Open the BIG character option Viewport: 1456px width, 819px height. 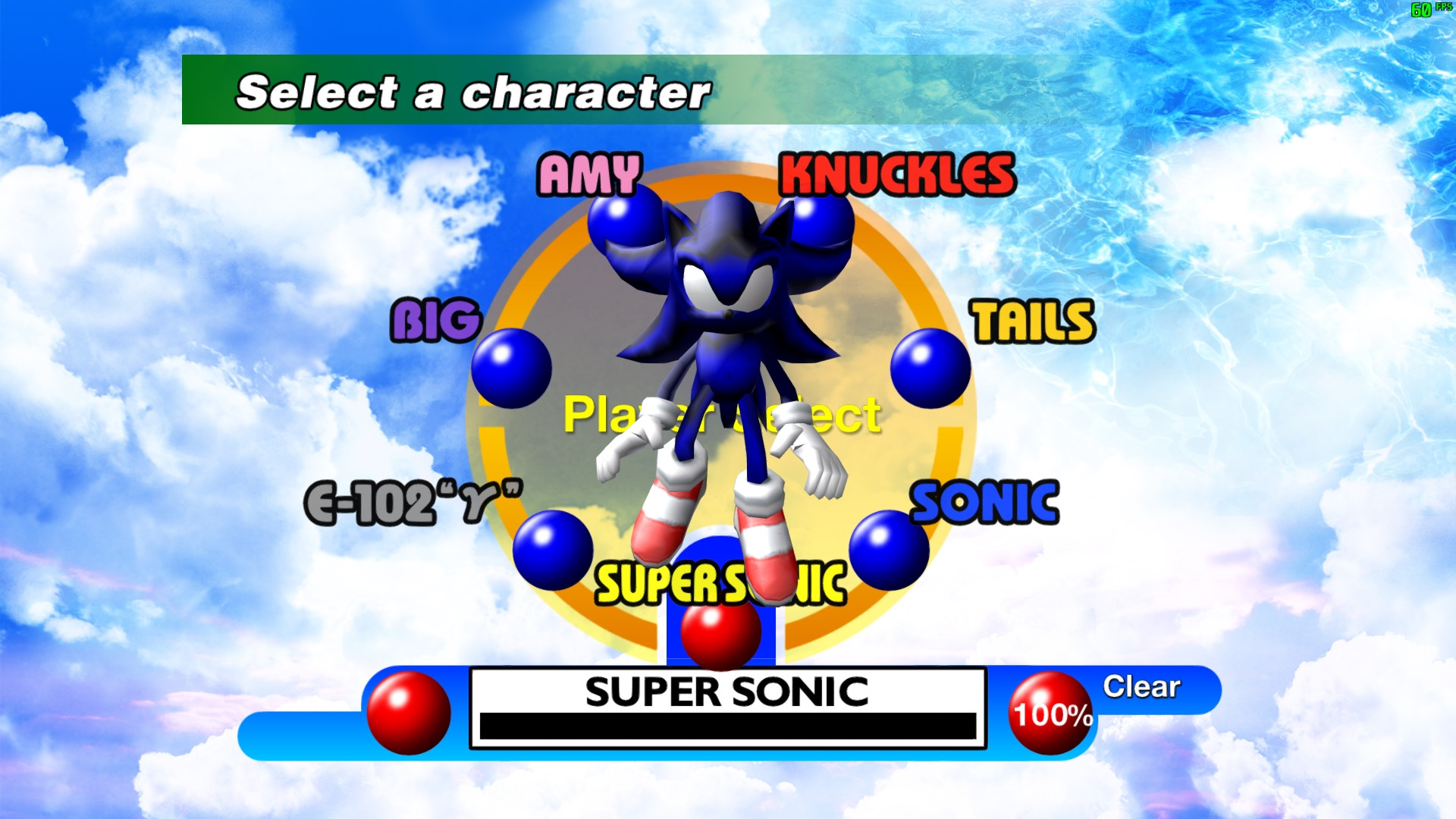pyautogui.click(x=437, y=318)
